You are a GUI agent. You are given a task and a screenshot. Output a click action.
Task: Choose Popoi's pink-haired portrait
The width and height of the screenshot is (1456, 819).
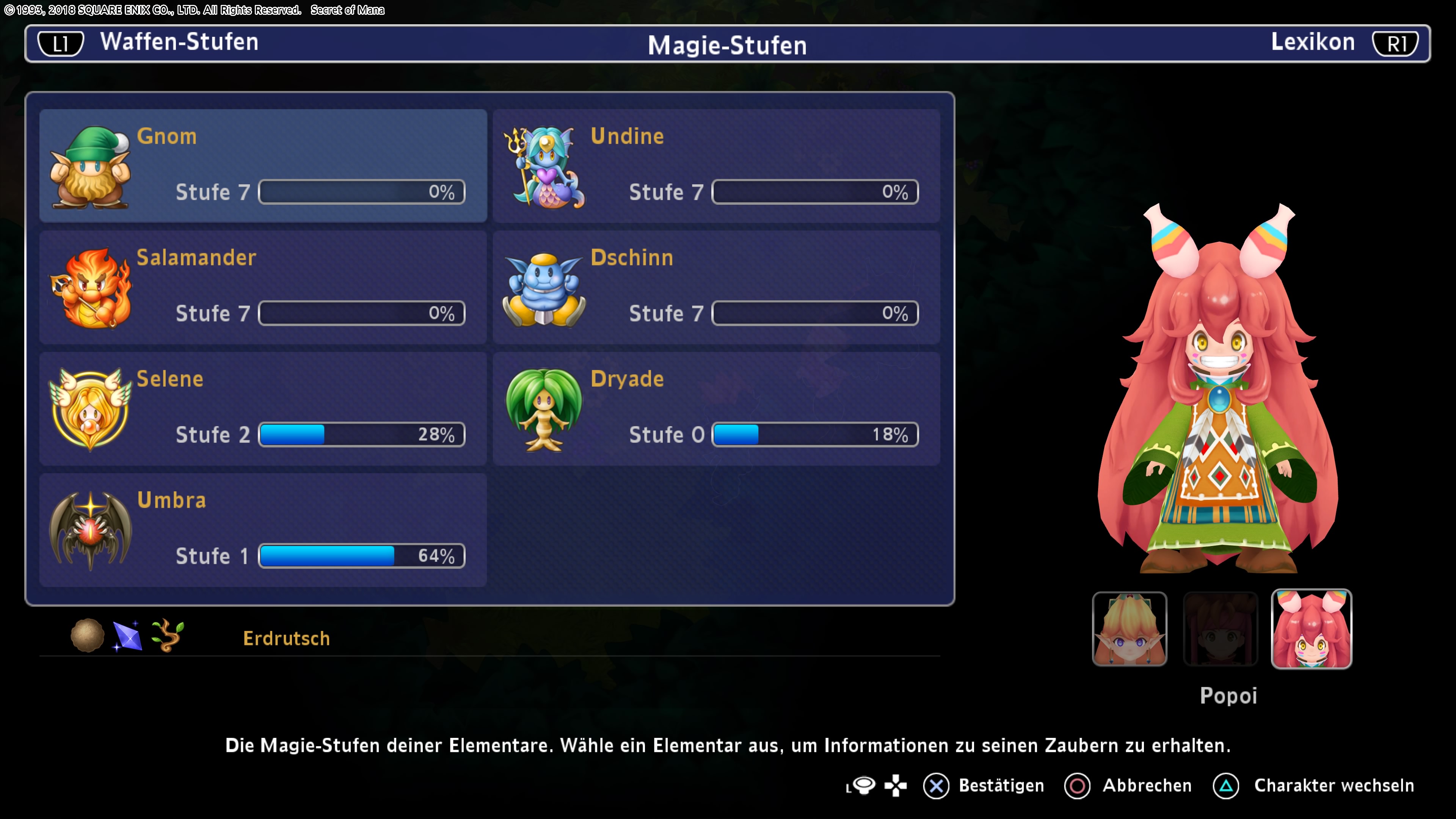click(1311, 629)
